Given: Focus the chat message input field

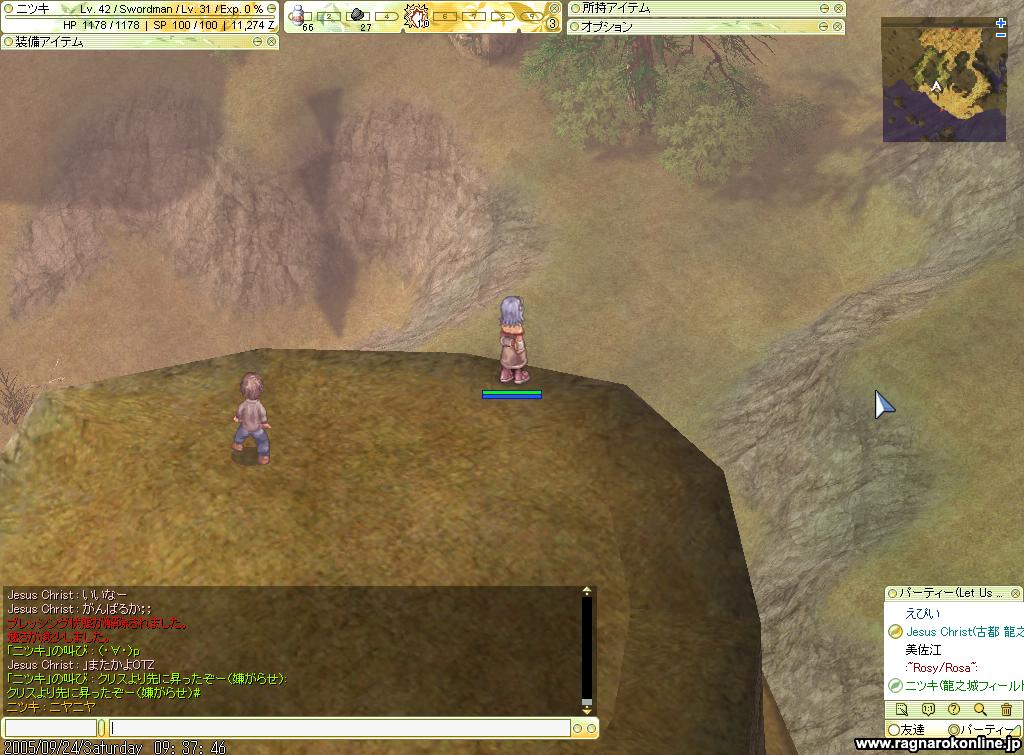Looking at the screenshot, I should click(340, 728).
